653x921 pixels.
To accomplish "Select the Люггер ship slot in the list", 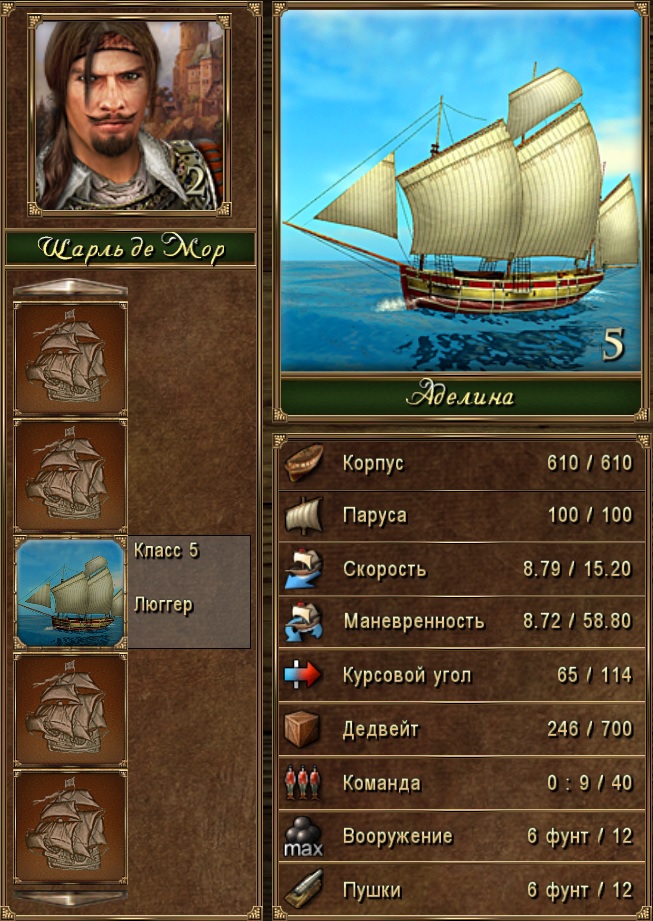I will (70, 592).
